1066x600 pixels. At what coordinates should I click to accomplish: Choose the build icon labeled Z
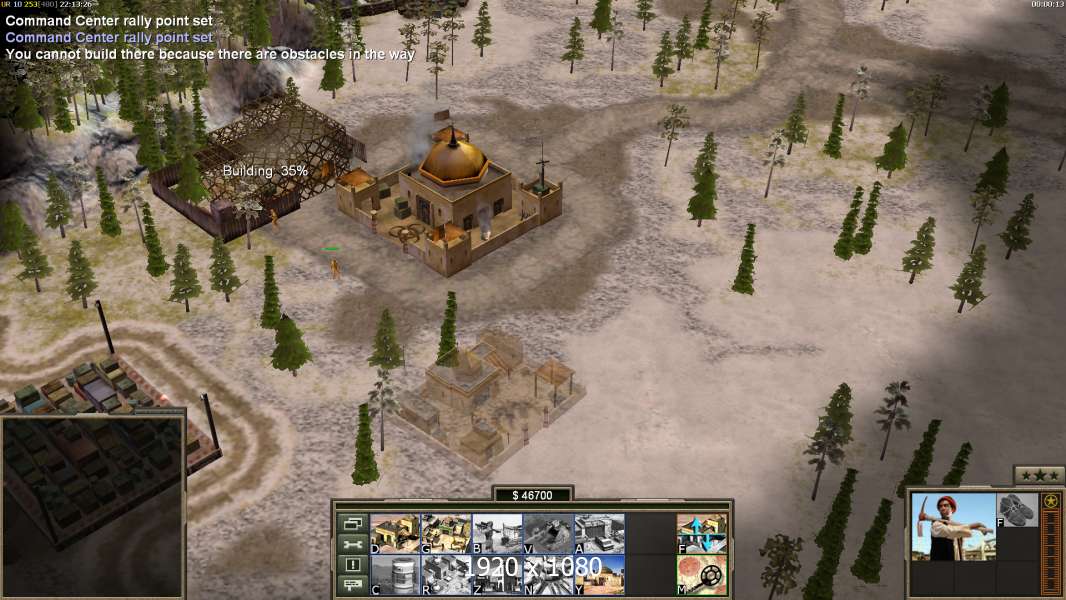click(497, 574)
